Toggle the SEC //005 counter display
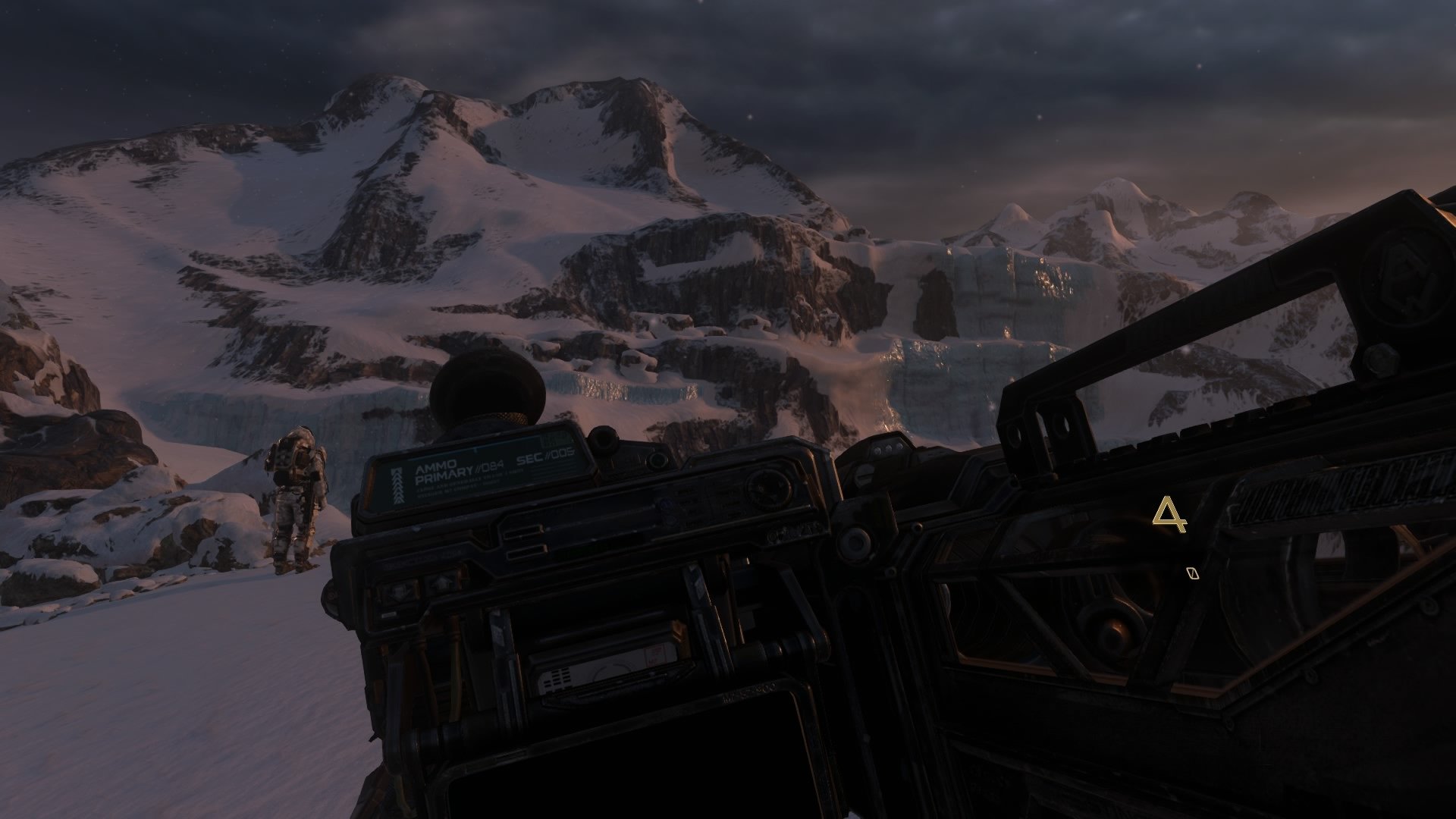The width and height of the screenshot is (1456, 819). tap(544, 458)
